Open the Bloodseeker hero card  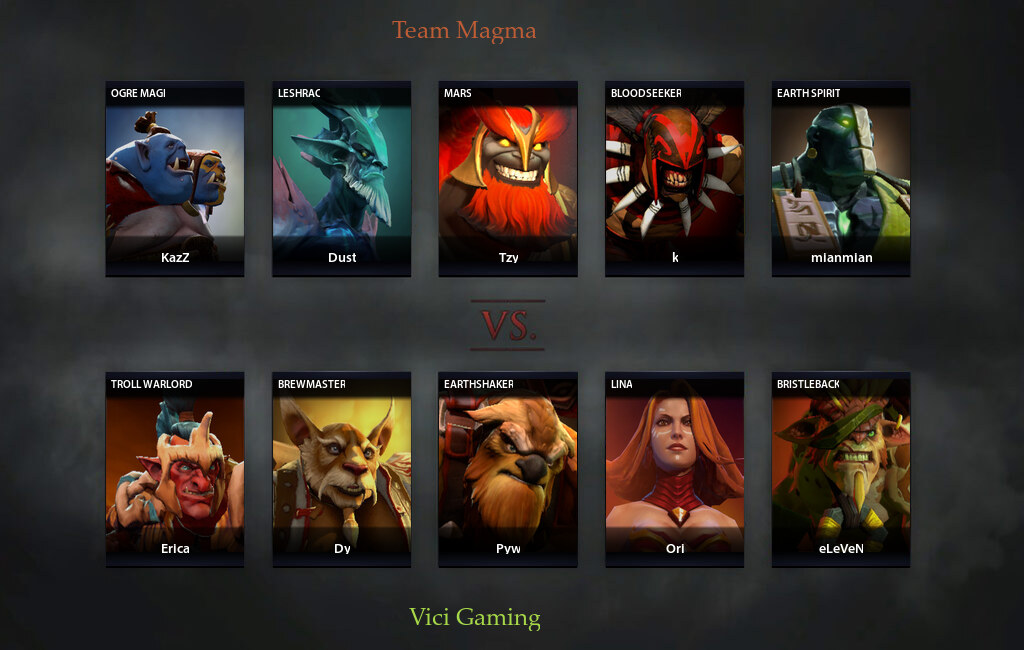tap(674, 178)
